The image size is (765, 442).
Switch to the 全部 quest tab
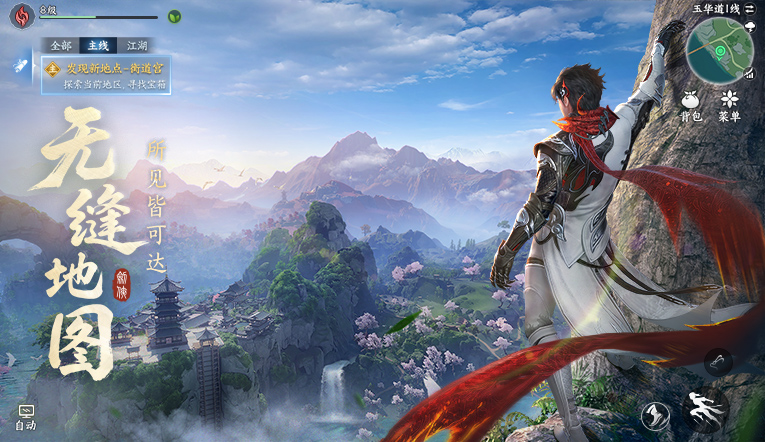point(61,45)
